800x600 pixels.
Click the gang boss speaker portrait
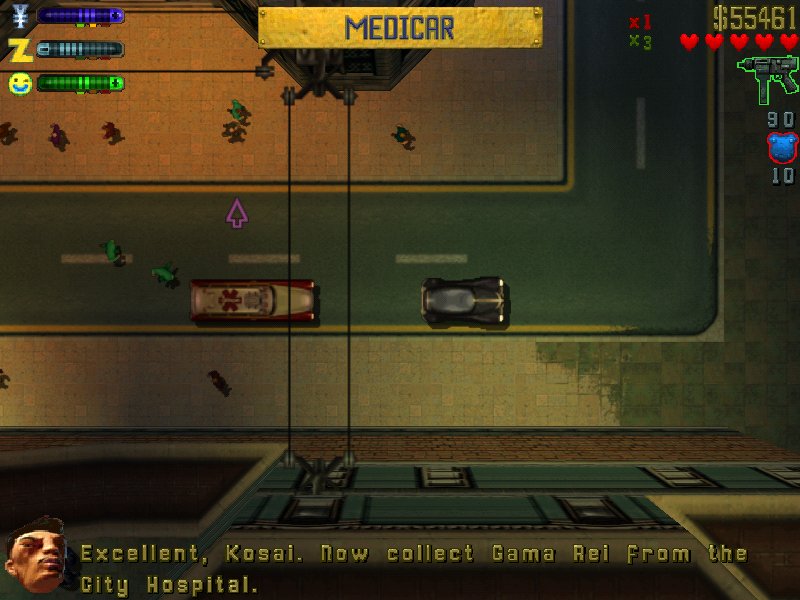click(35, 555)
